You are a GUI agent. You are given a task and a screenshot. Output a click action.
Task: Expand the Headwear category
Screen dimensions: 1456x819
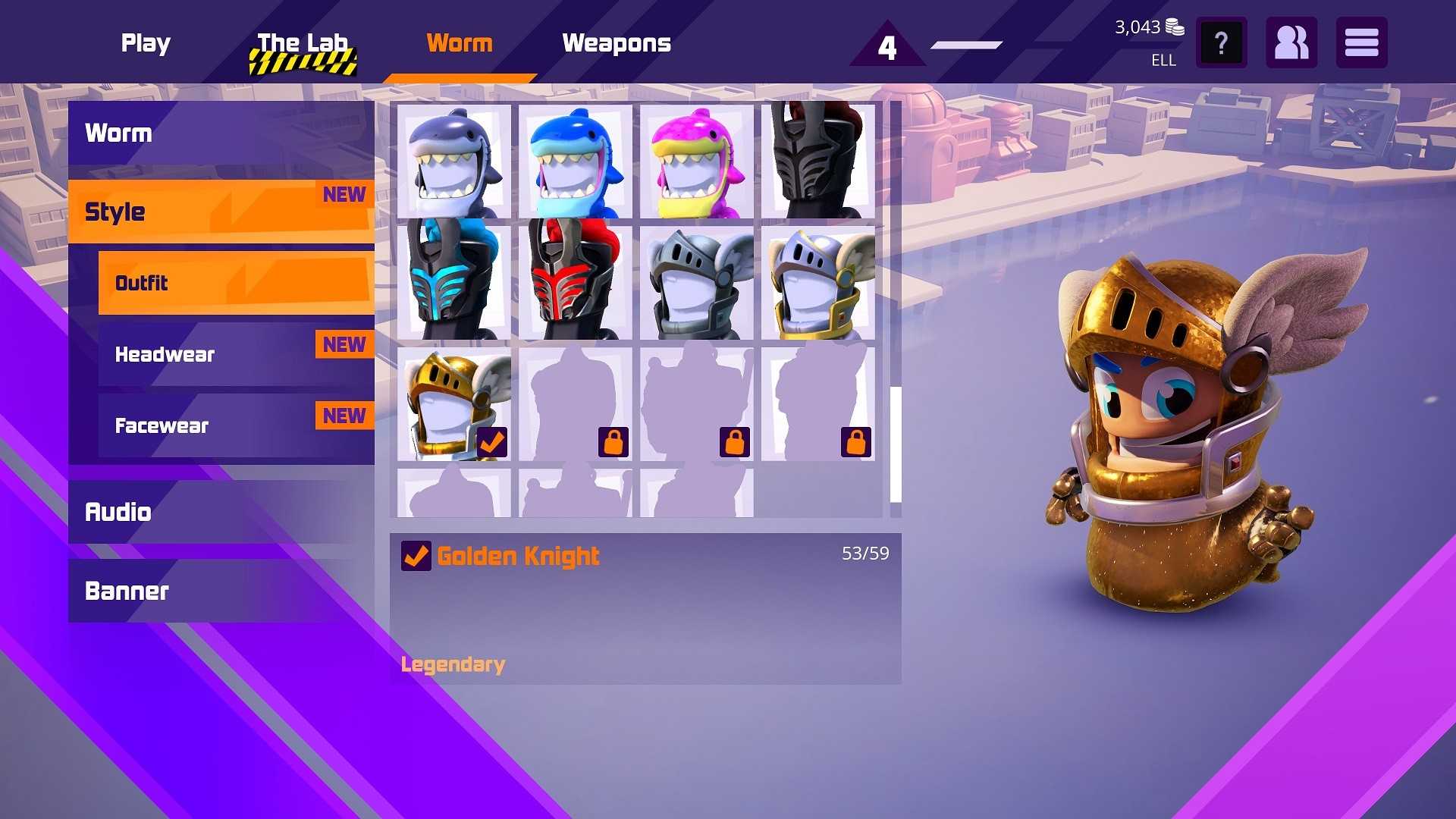(164, 354)
